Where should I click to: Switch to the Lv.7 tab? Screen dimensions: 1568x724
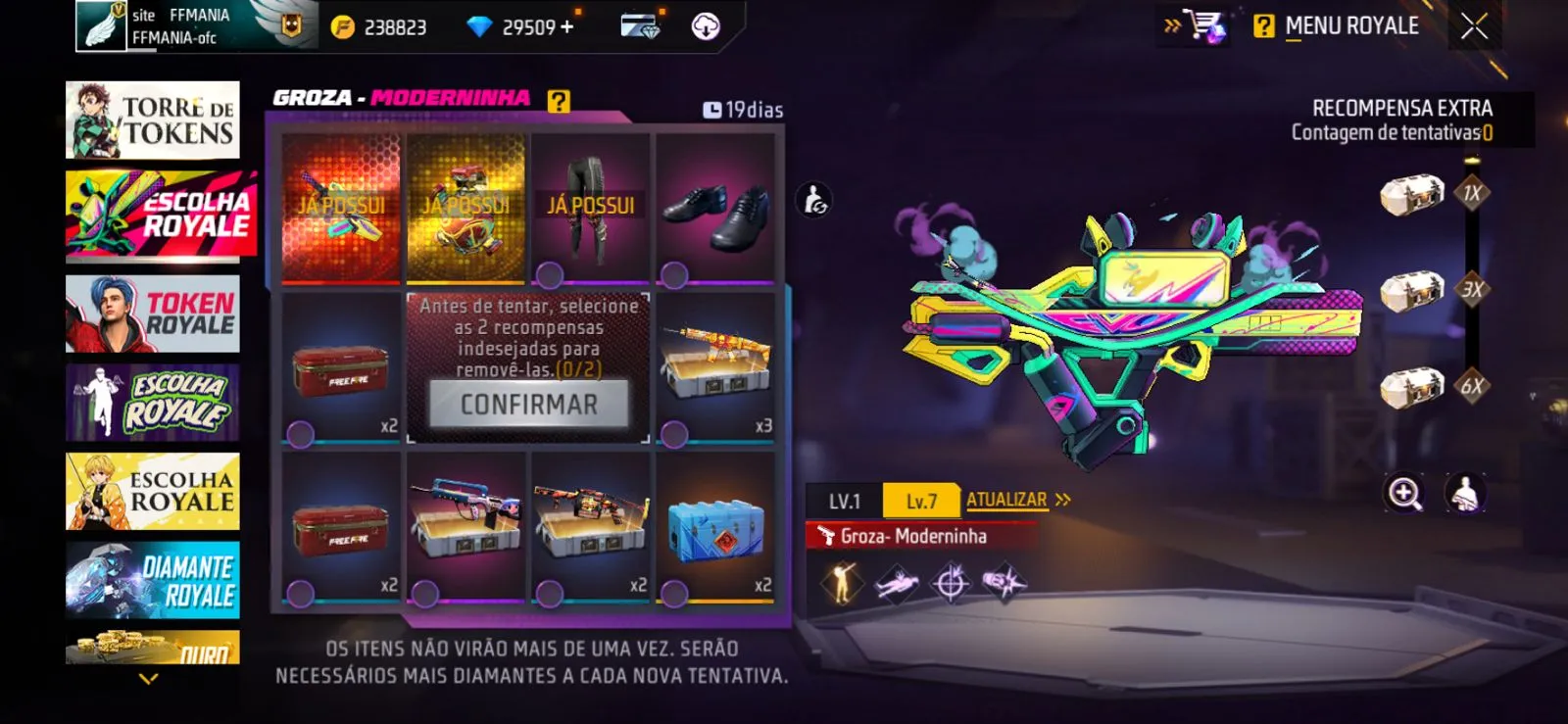click(919, 501)
